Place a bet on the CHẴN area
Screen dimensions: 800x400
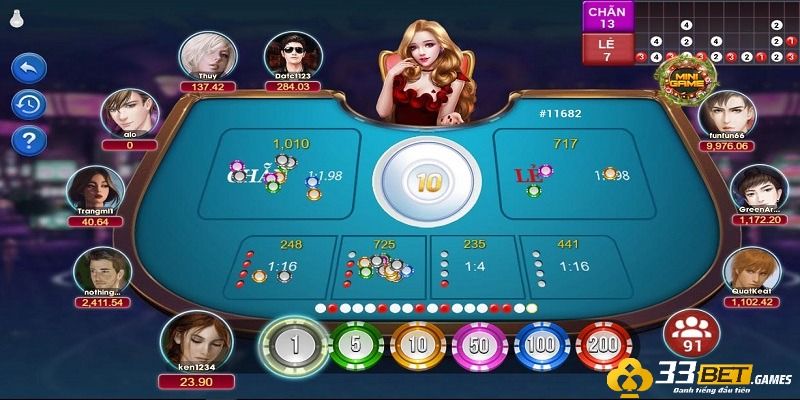coord(277,175)
